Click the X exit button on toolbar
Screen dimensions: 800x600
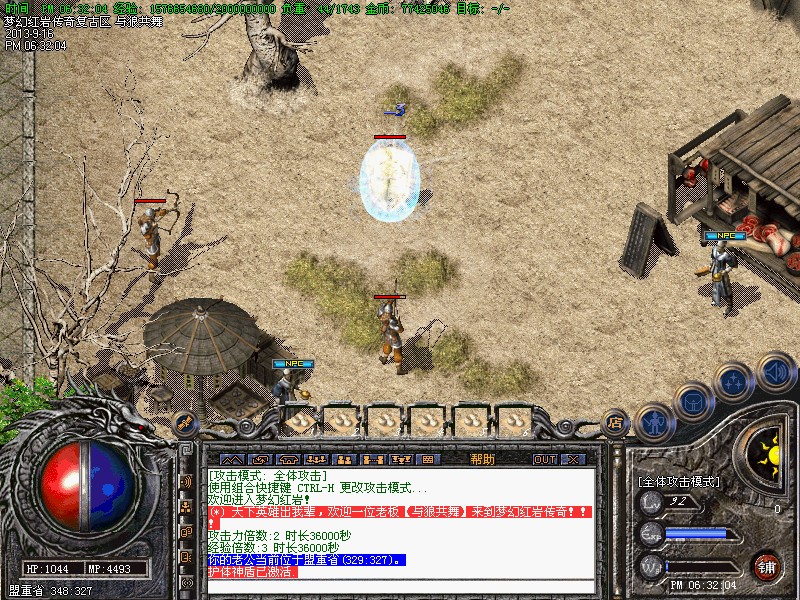[x=573, y=459]
